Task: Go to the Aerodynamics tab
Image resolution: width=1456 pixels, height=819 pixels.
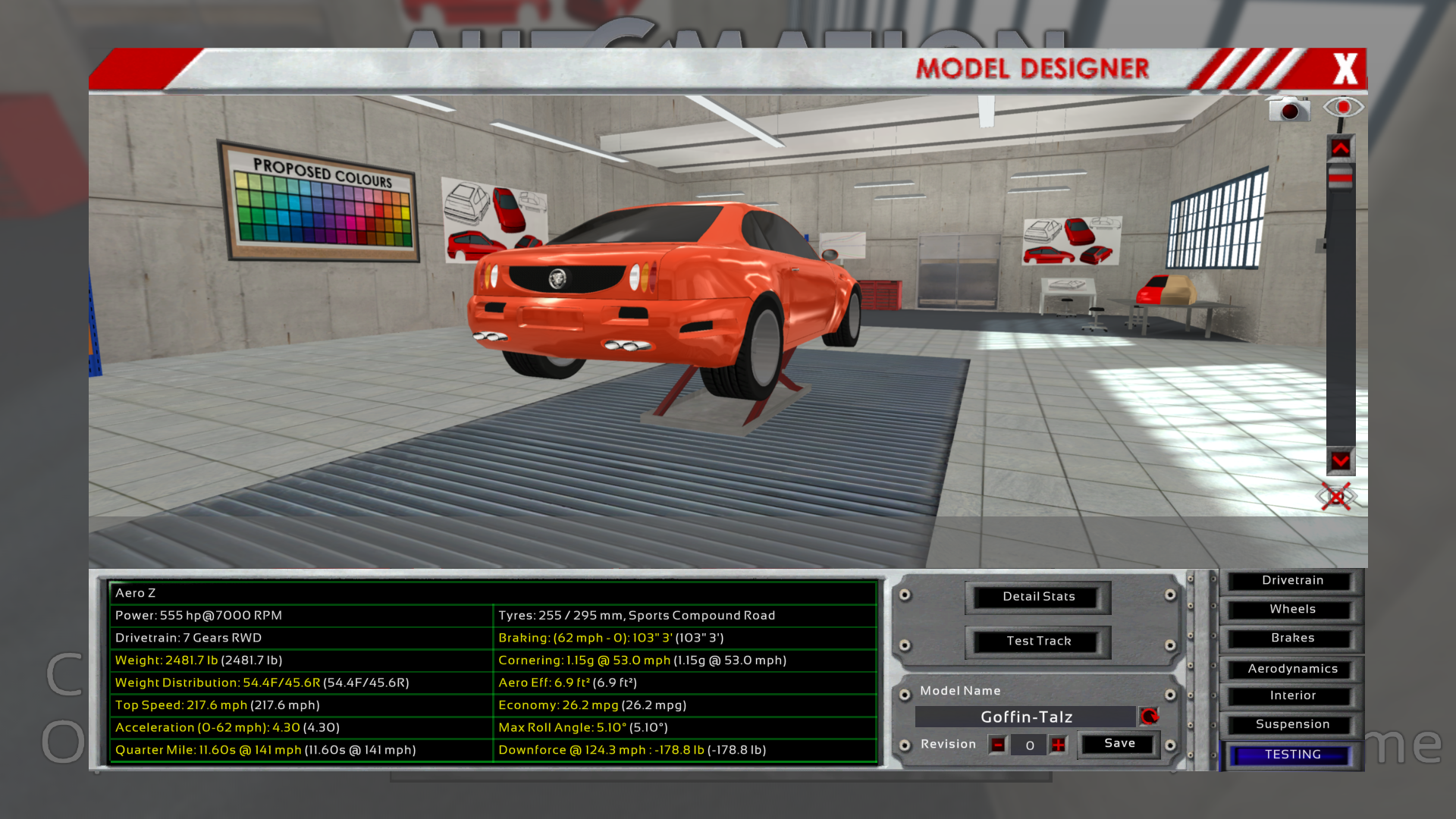Action: tap(1292, 669)
